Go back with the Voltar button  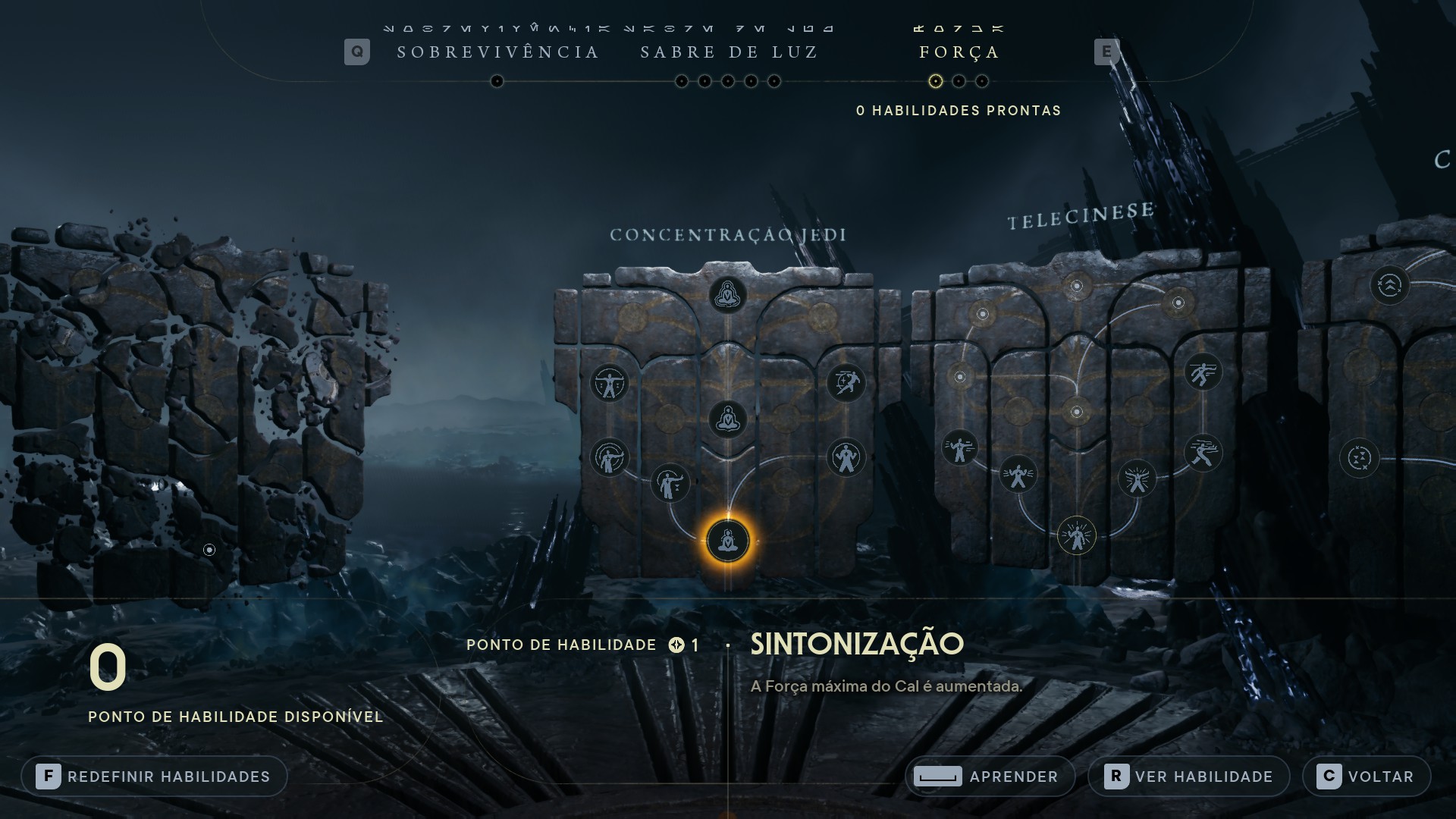(x=1367, y=777)
